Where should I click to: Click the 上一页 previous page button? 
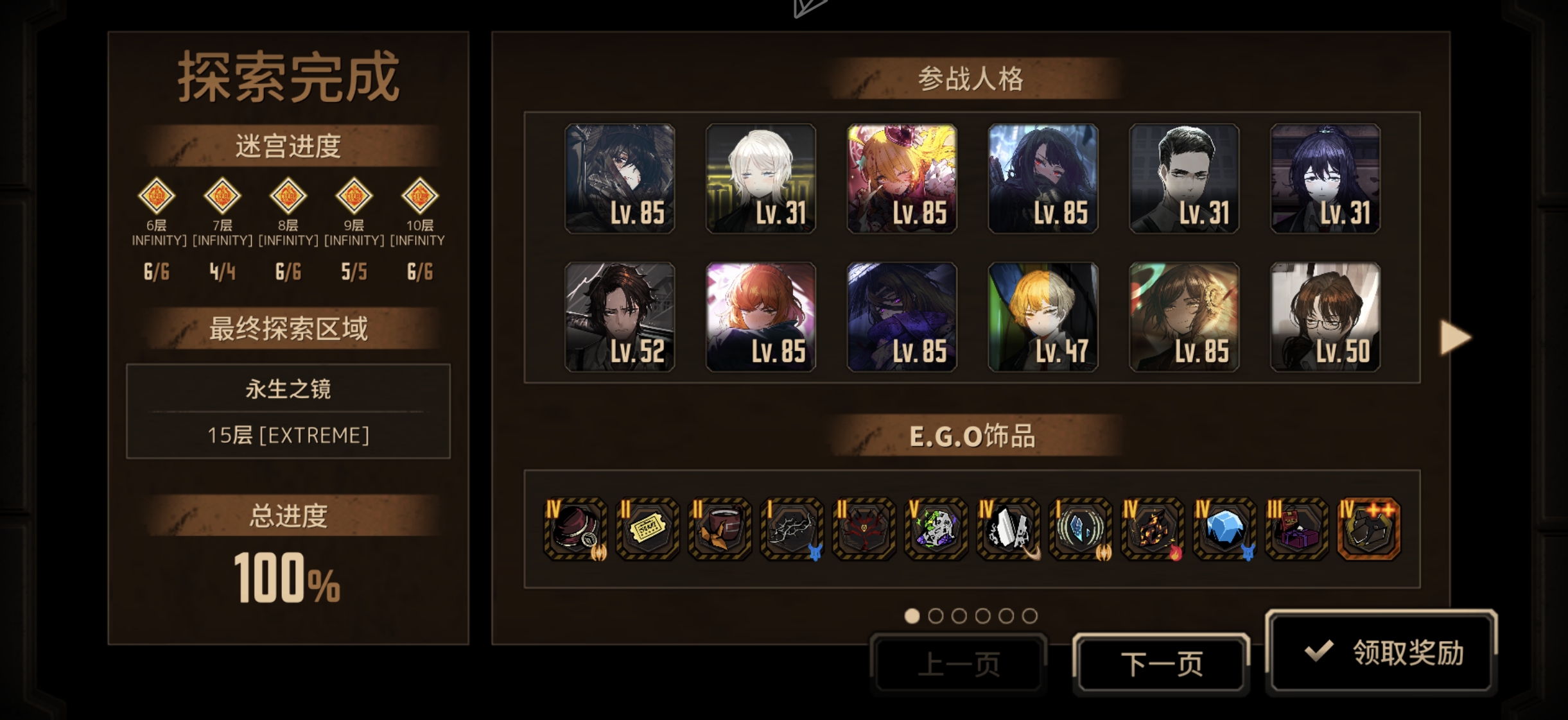coord(959,664)
